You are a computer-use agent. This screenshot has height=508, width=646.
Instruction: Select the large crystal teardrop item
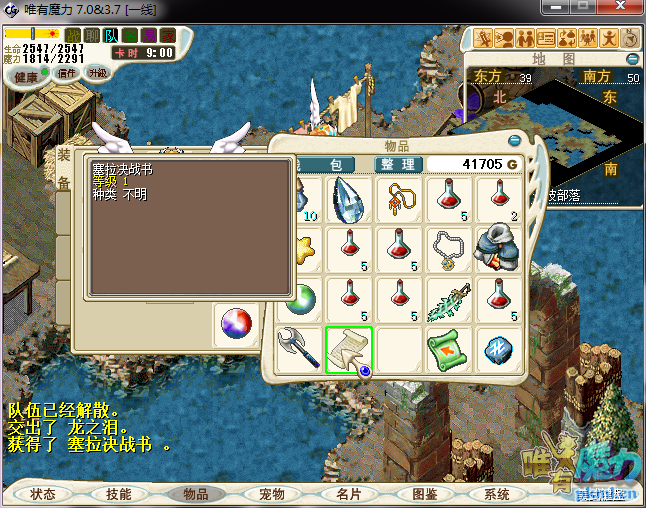349,199
